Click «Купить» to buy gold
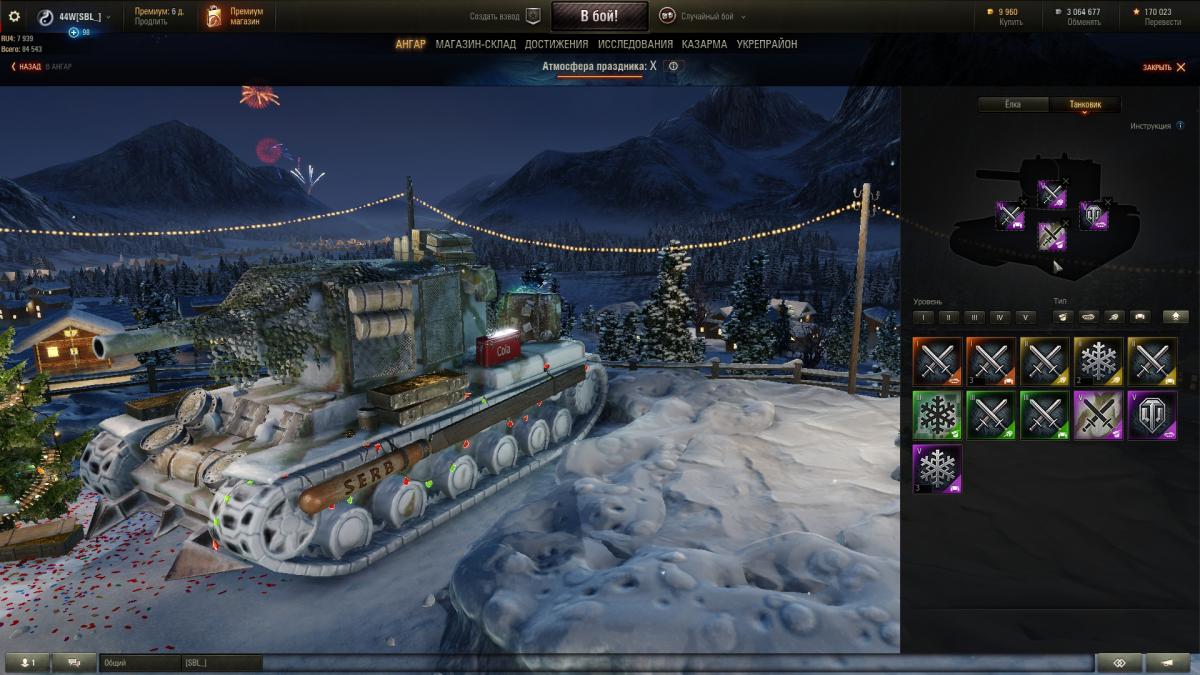This screenshot has height=675, width=1200. click(x=1010, y=22)
